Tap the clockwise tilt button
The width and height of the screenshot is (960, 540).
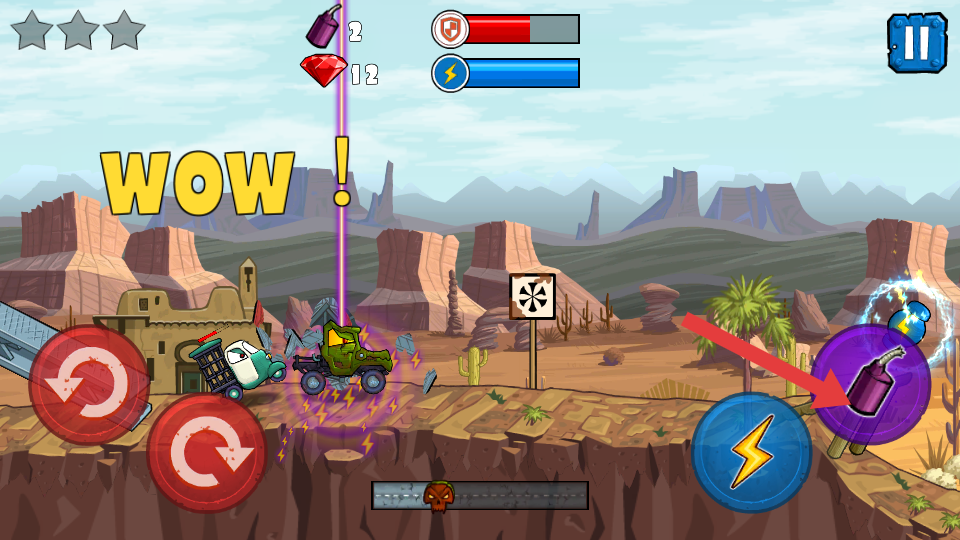207,452
